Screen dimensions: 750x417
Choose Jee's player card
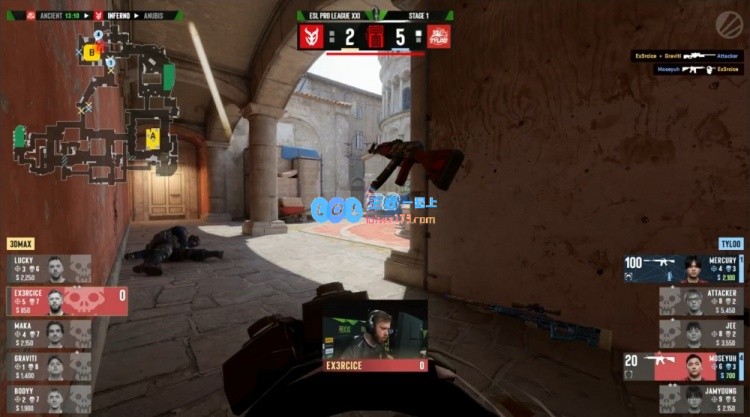(702, 333)
